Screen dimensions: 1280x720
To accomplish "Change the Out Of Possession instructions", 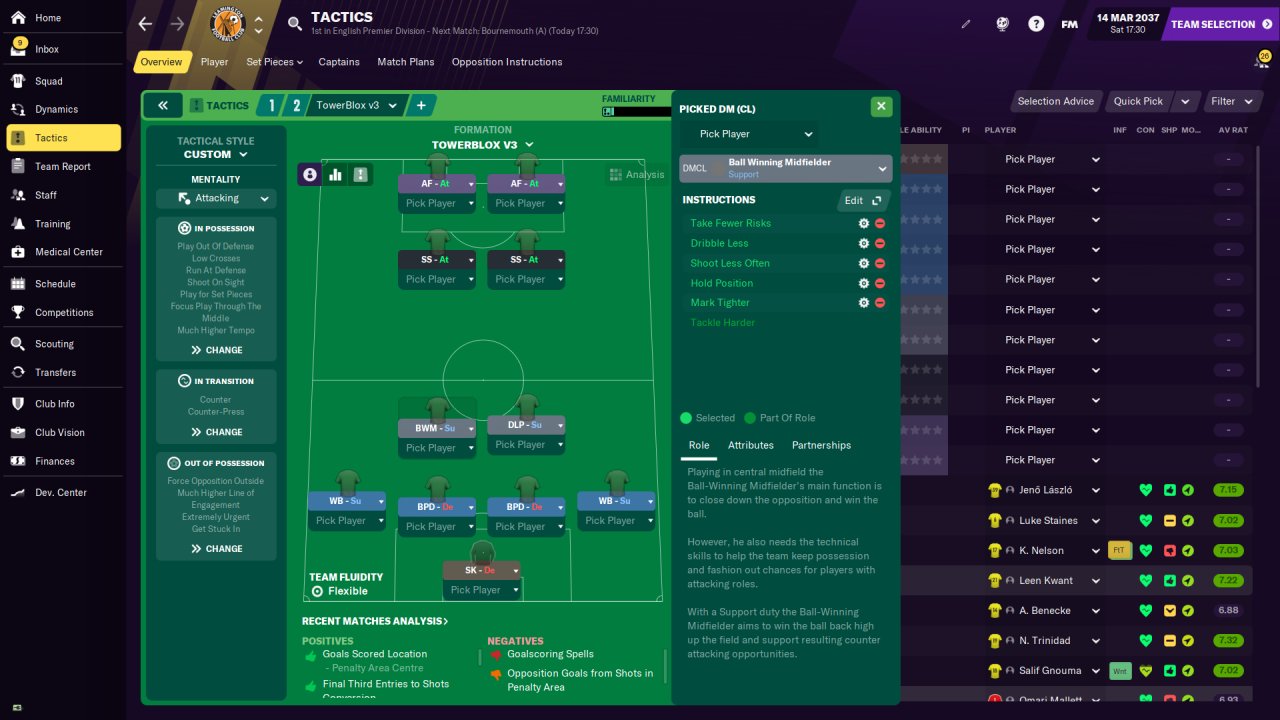I will point(216,548).
